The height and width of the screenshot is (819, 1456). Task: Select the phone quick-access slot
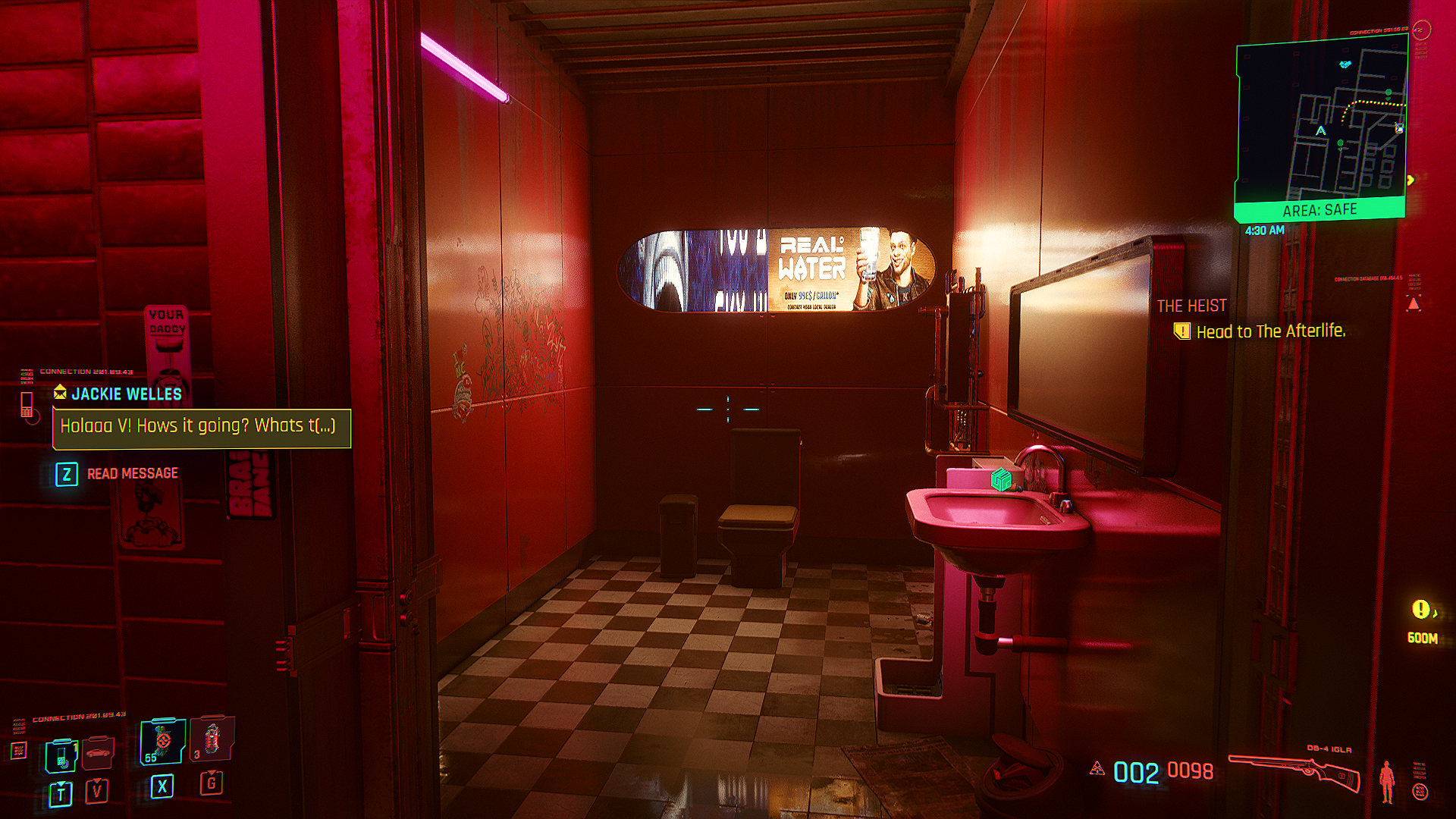[x=61, y=756]
